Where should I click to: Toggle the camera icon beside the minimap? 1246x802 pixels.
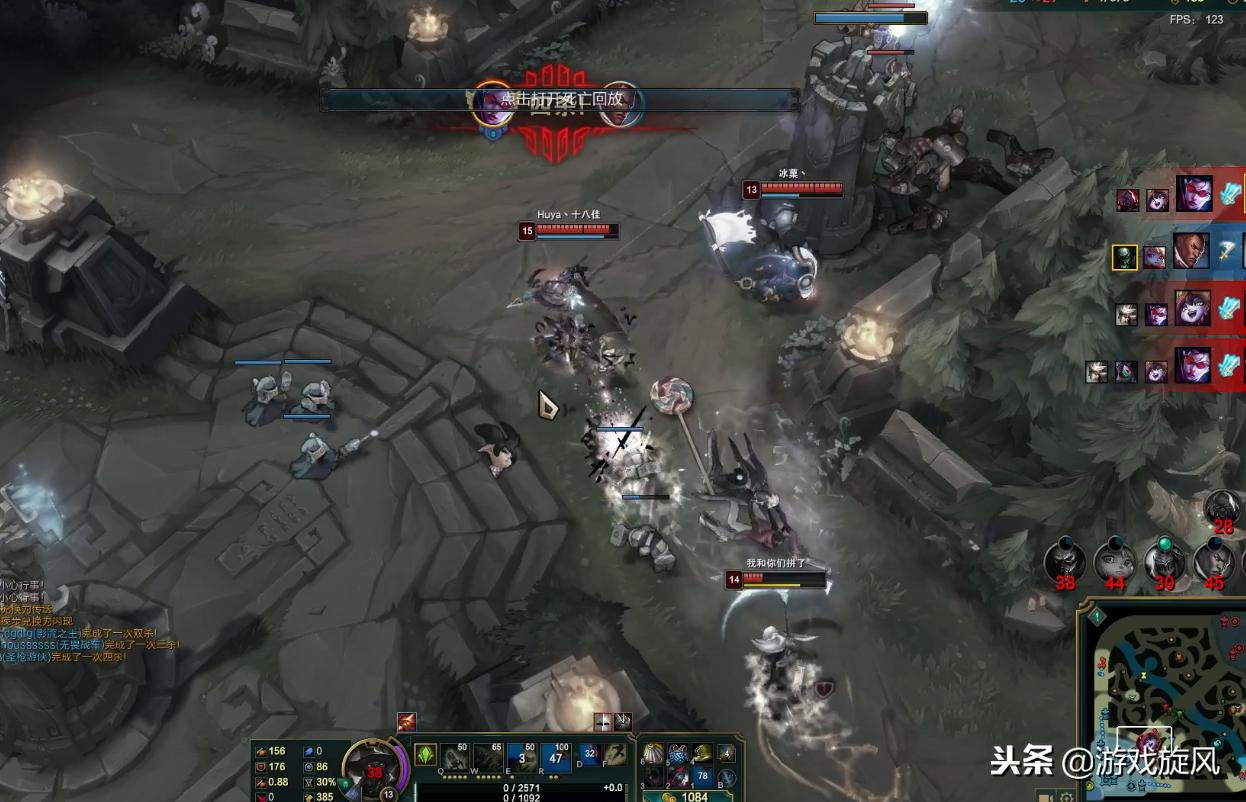click(x=1045, y=796)
